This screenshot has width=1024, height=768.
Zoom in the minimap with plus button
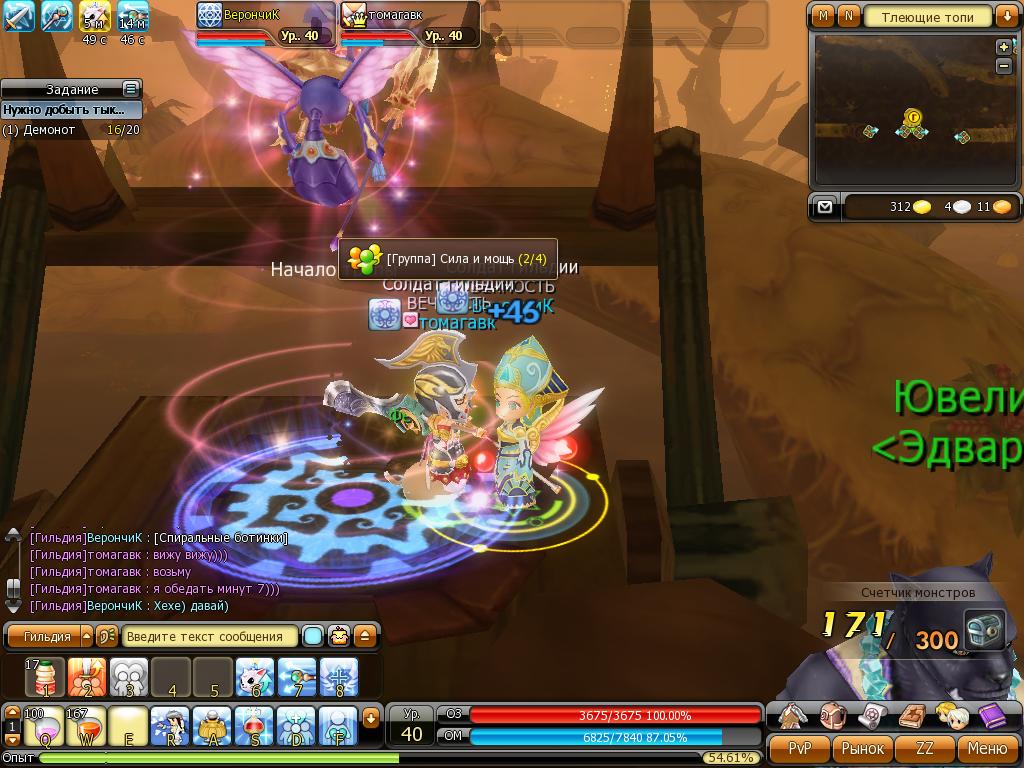click(x=1004, y=47)
